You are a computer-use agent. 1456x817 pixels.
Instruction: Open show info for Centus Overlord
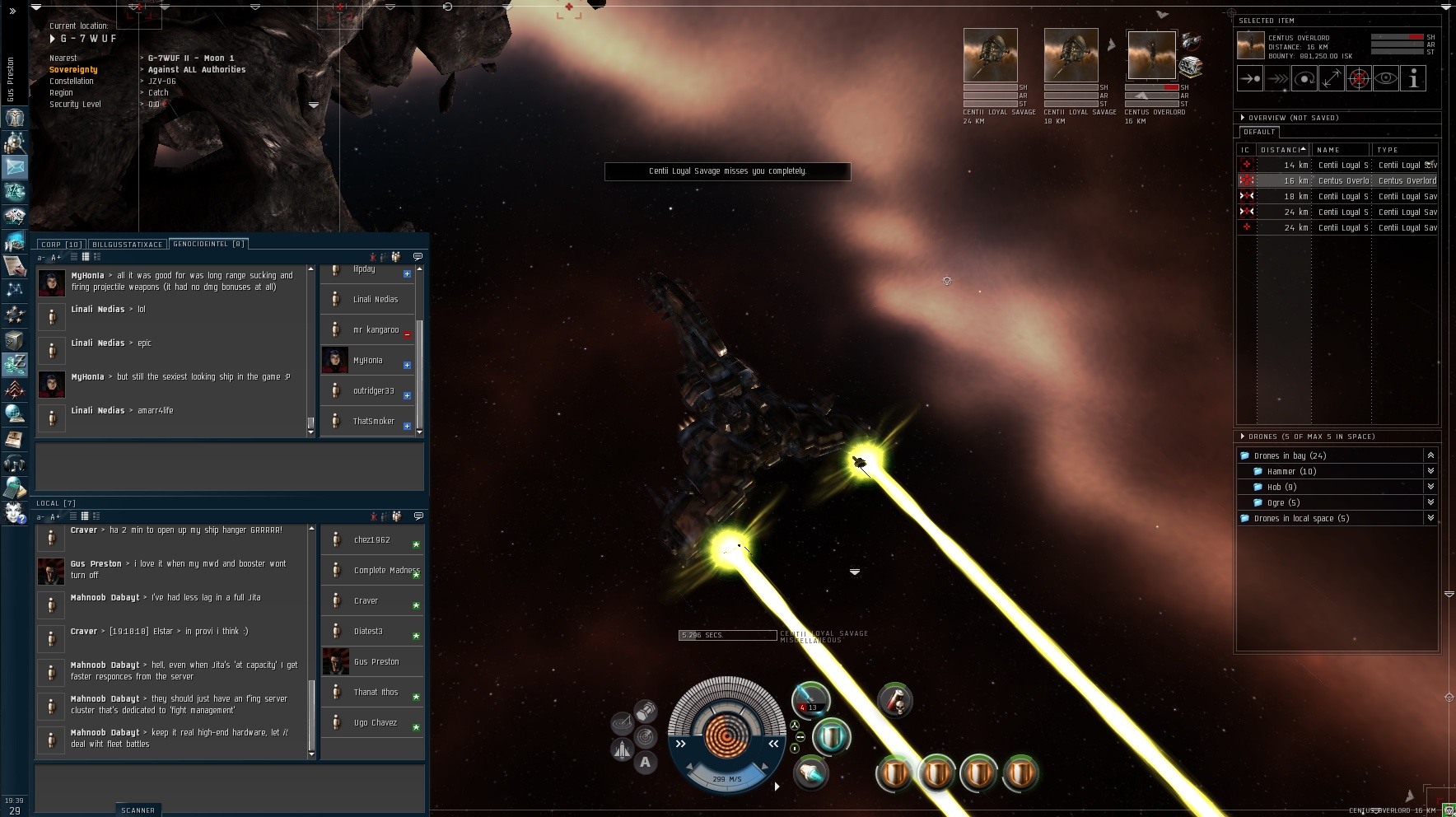point(1413,79)
